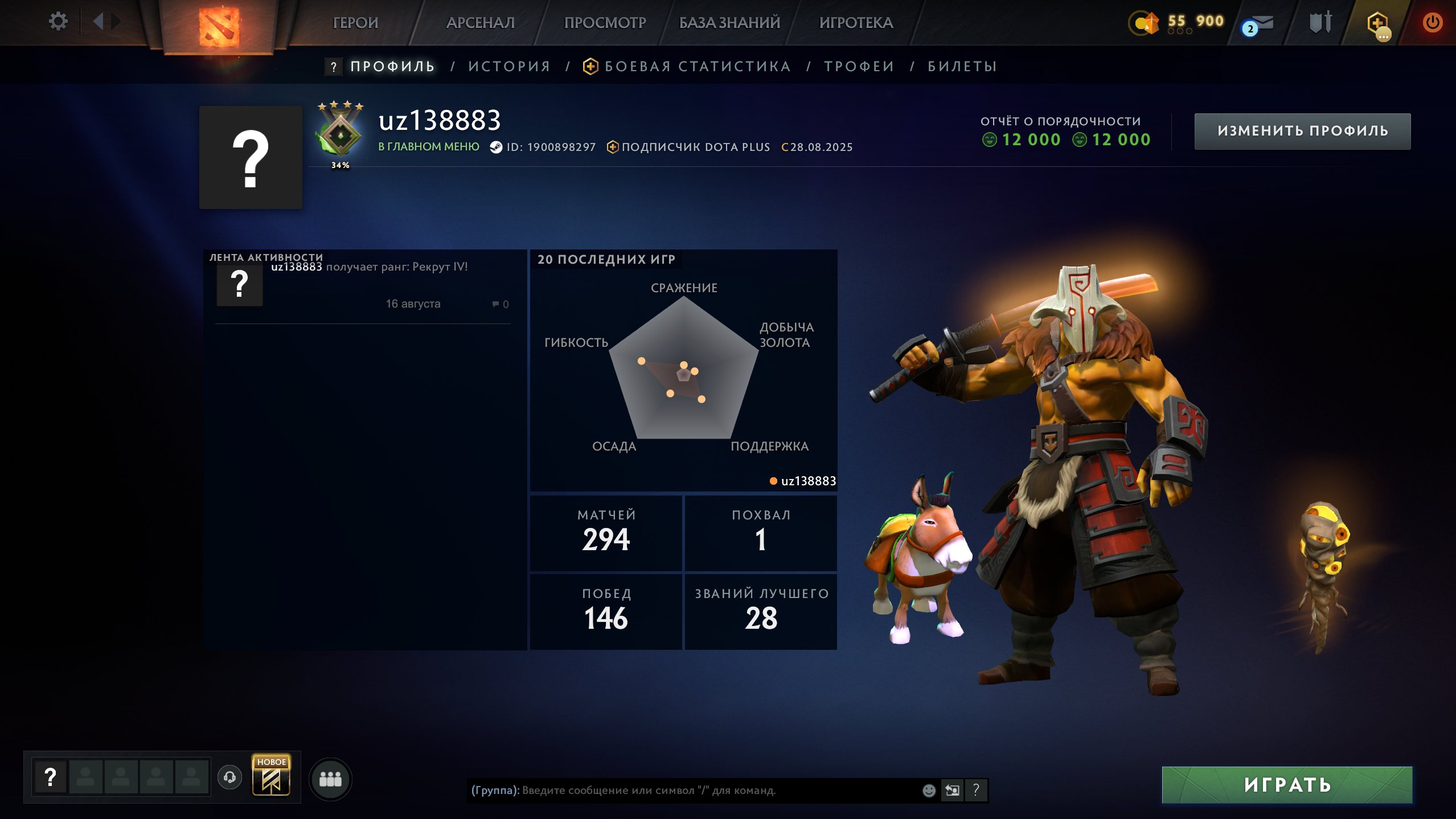Click the Dota 2 logo home button
Viewport: 1456px width, 819px height.
coord(219,26)
